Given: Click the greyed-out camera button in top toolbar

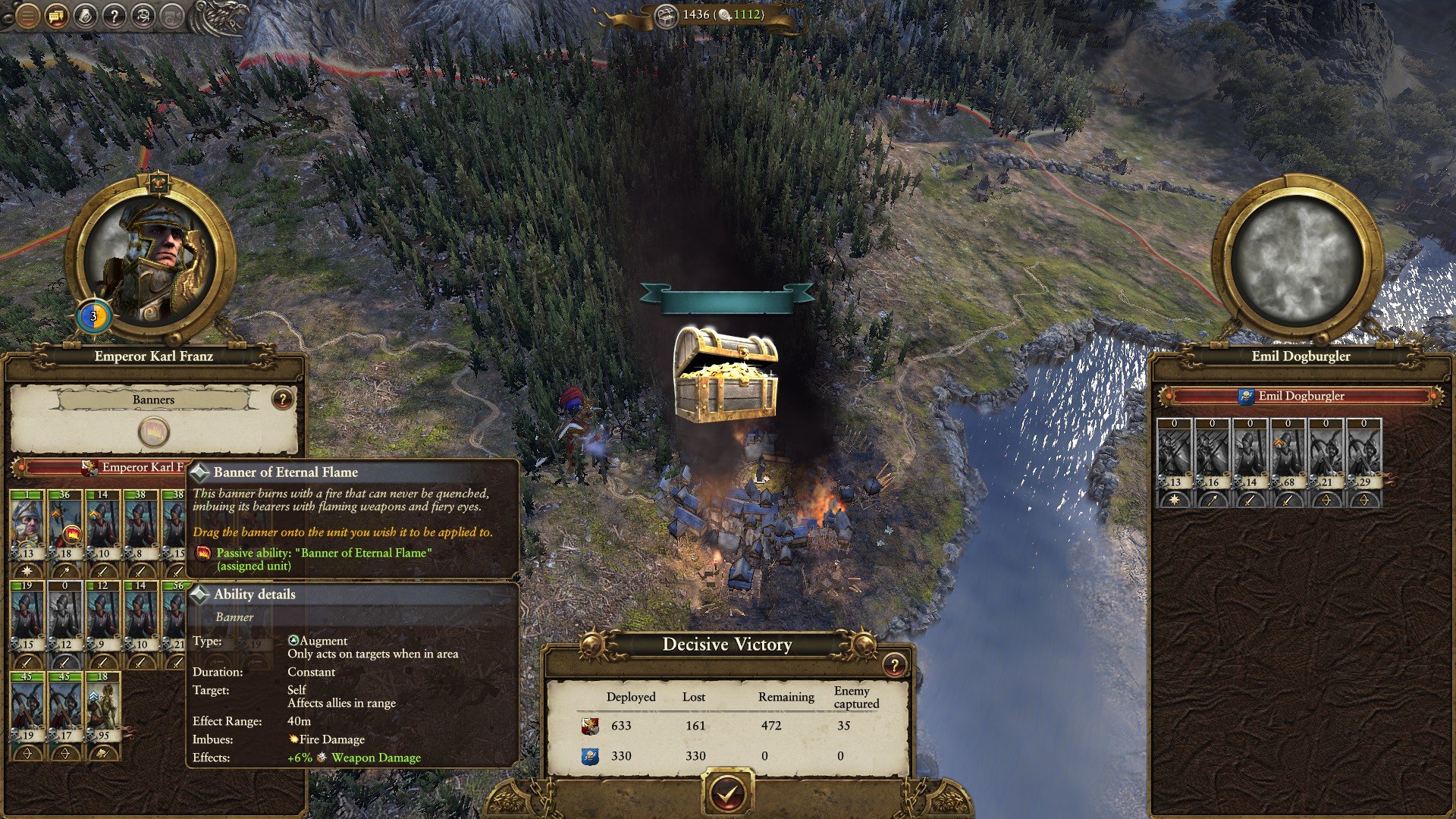Looking at the screenshot, I should [173, 15].
